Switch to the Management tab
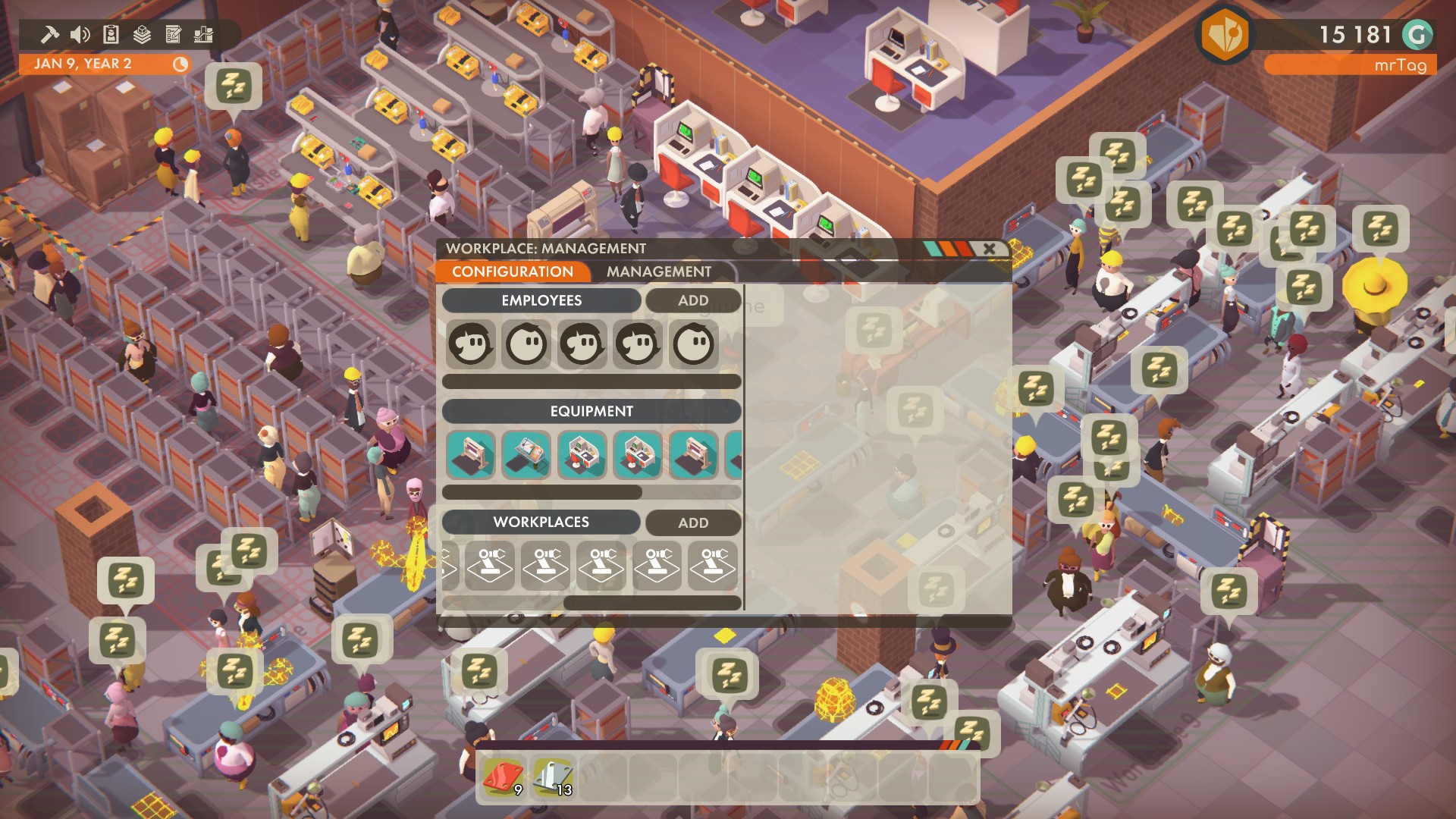 coord(657,271)
